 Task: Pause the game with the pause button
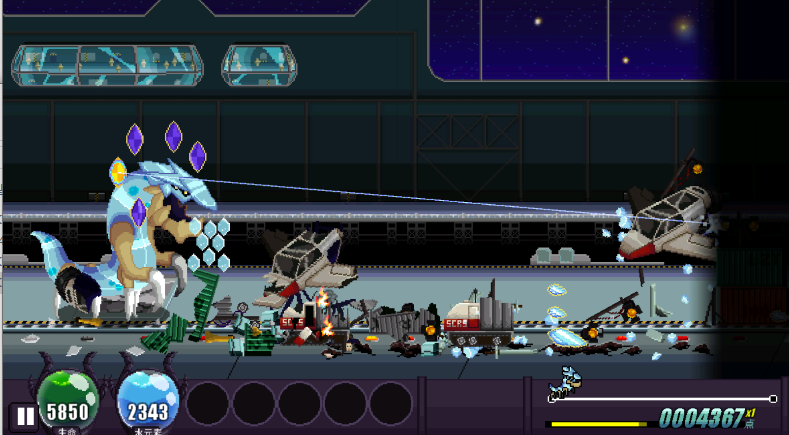23,416
